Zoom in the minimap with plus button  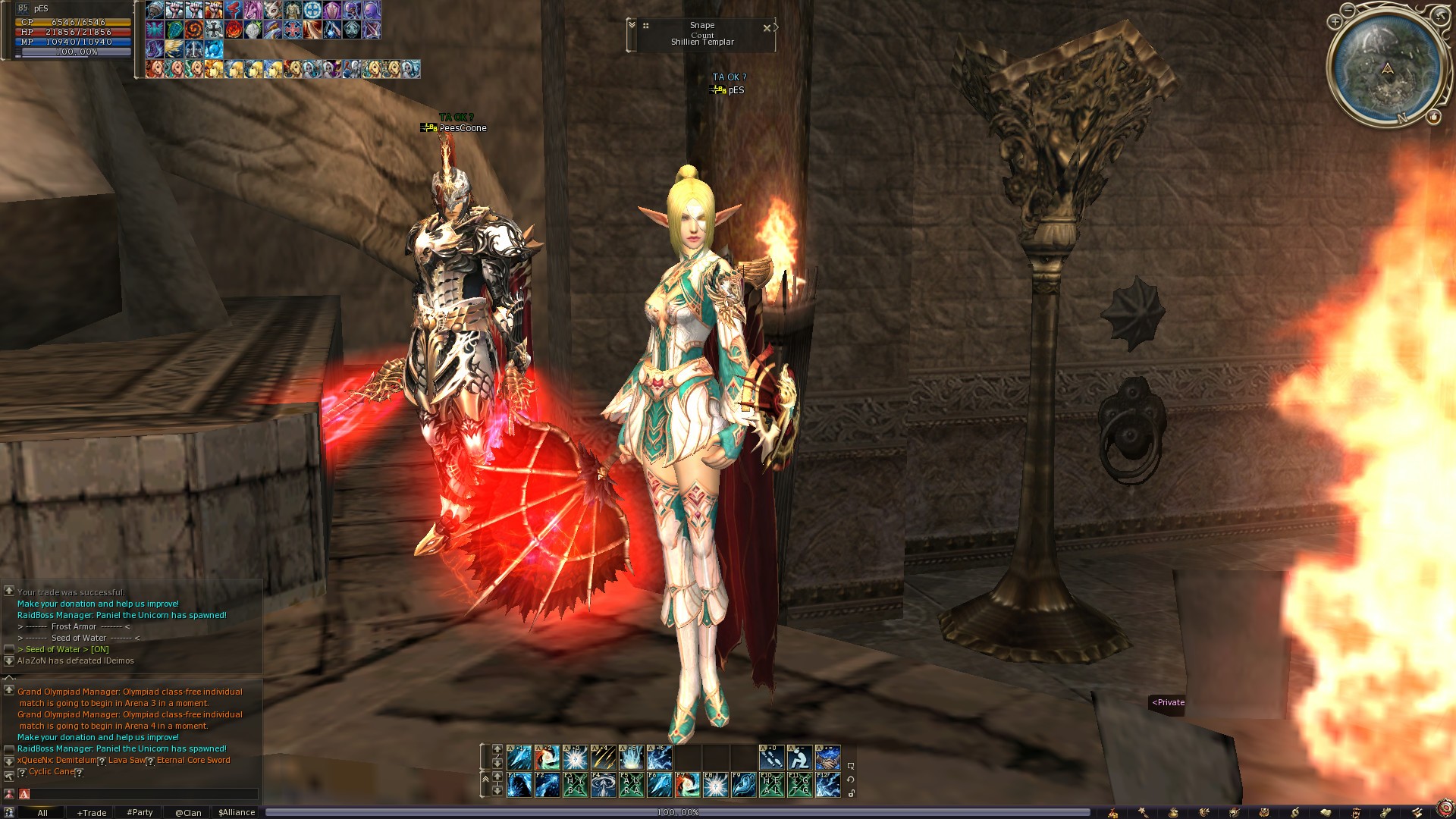click(1335, 22)
